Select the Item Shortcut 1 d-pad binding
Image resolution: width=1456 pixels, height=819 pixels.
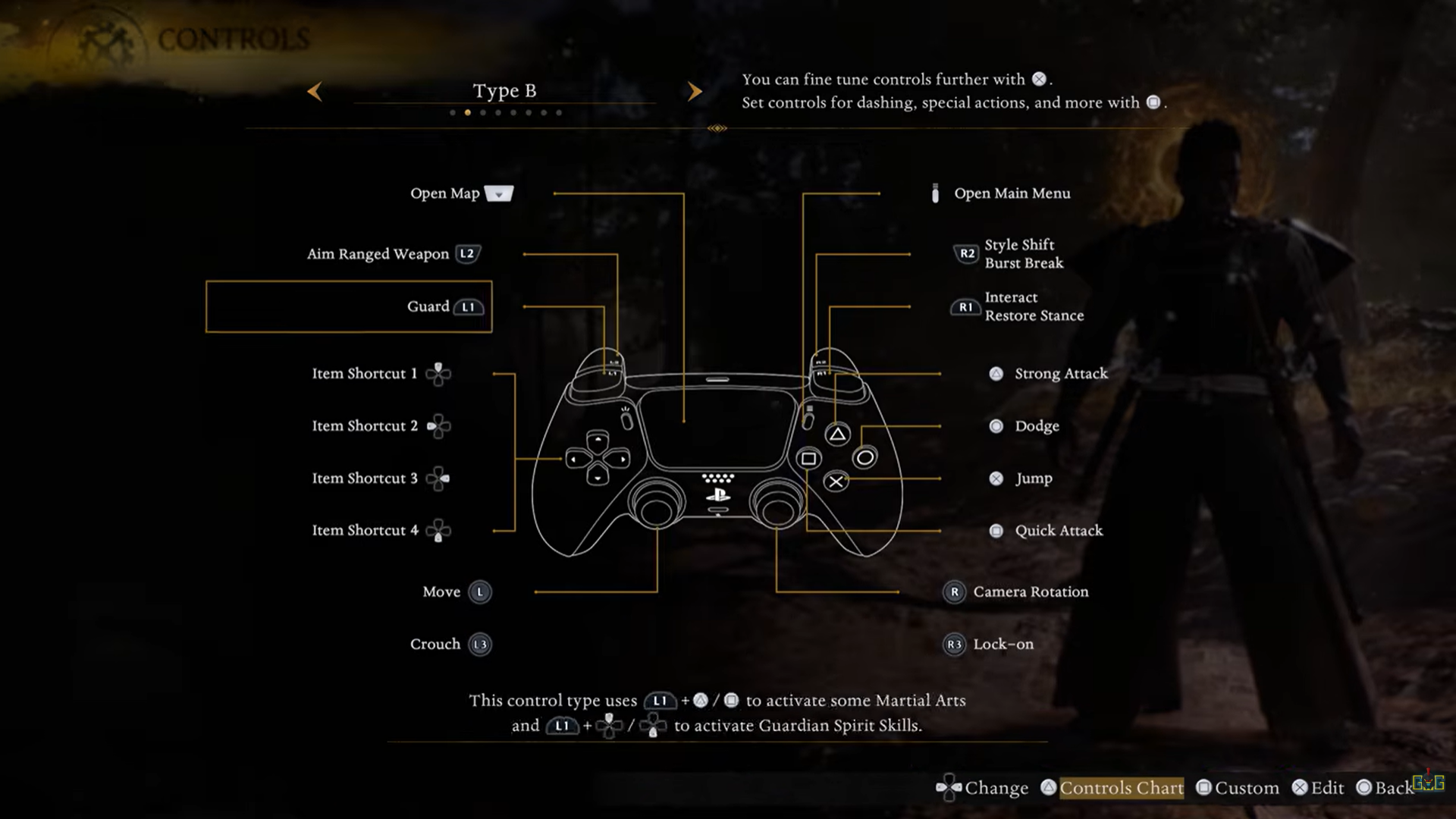(x=438, y=373)
